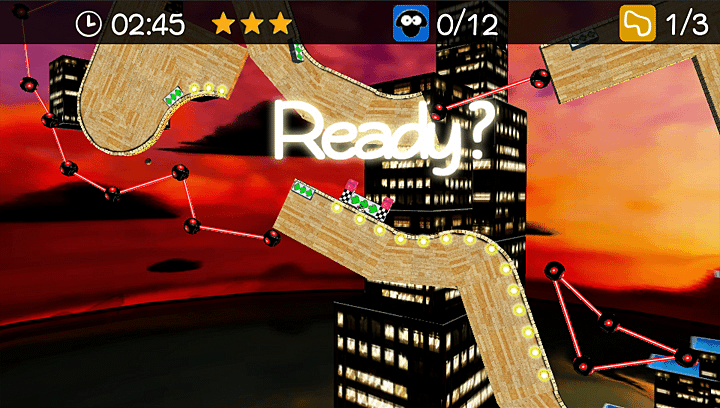Click the blue sheep counter icon
This screenshot has width=720, height=408.
click(x=410, y=23)
